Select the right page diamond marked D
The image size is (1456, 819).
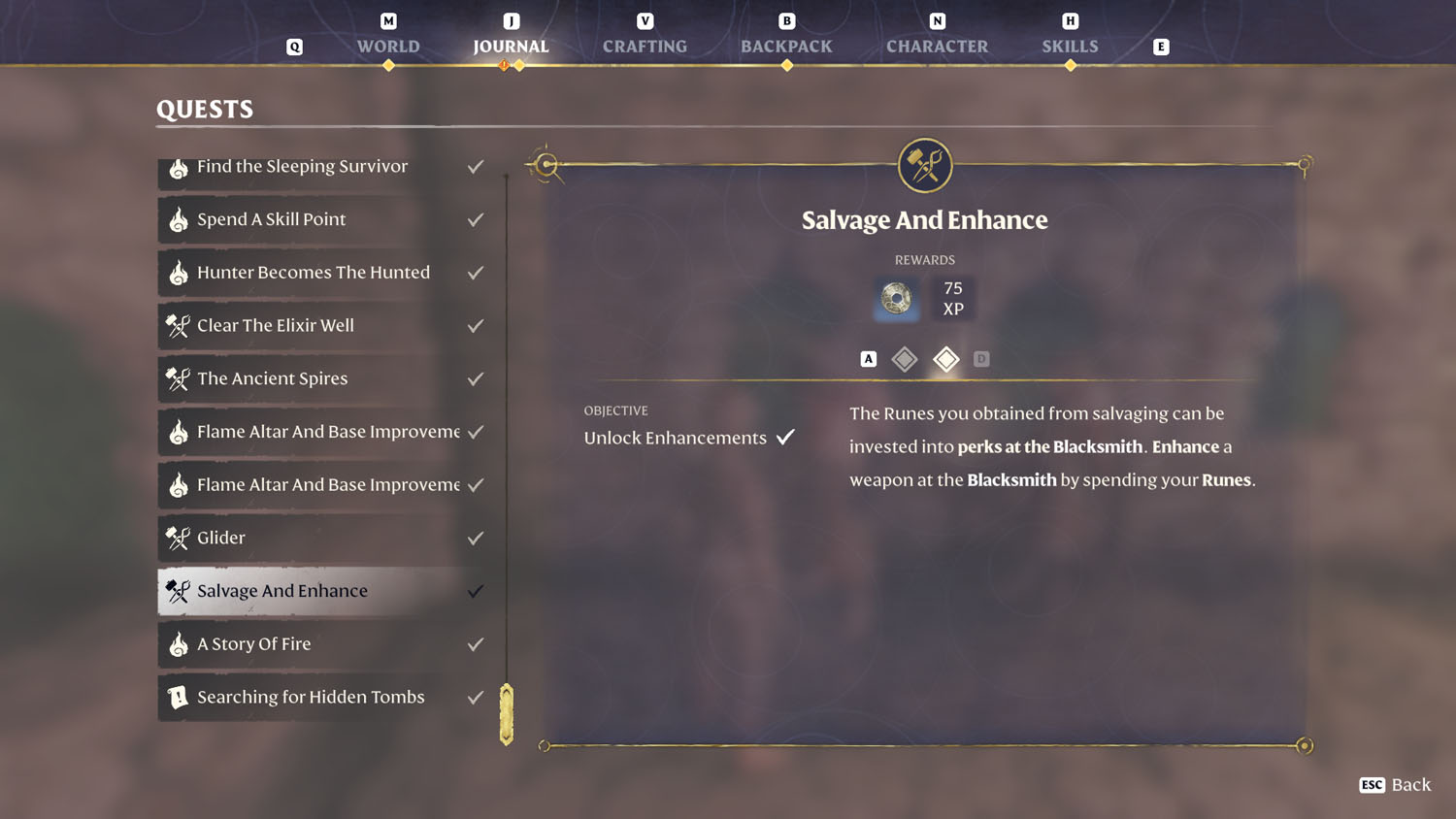[x=980, y=358]
